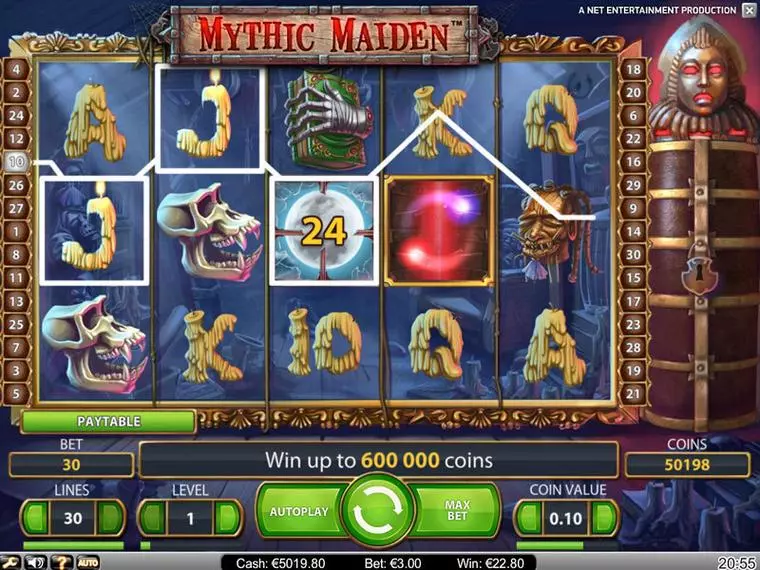Select payline 21 on the right edge
The image size is (760, 570).
pos(633,394)
